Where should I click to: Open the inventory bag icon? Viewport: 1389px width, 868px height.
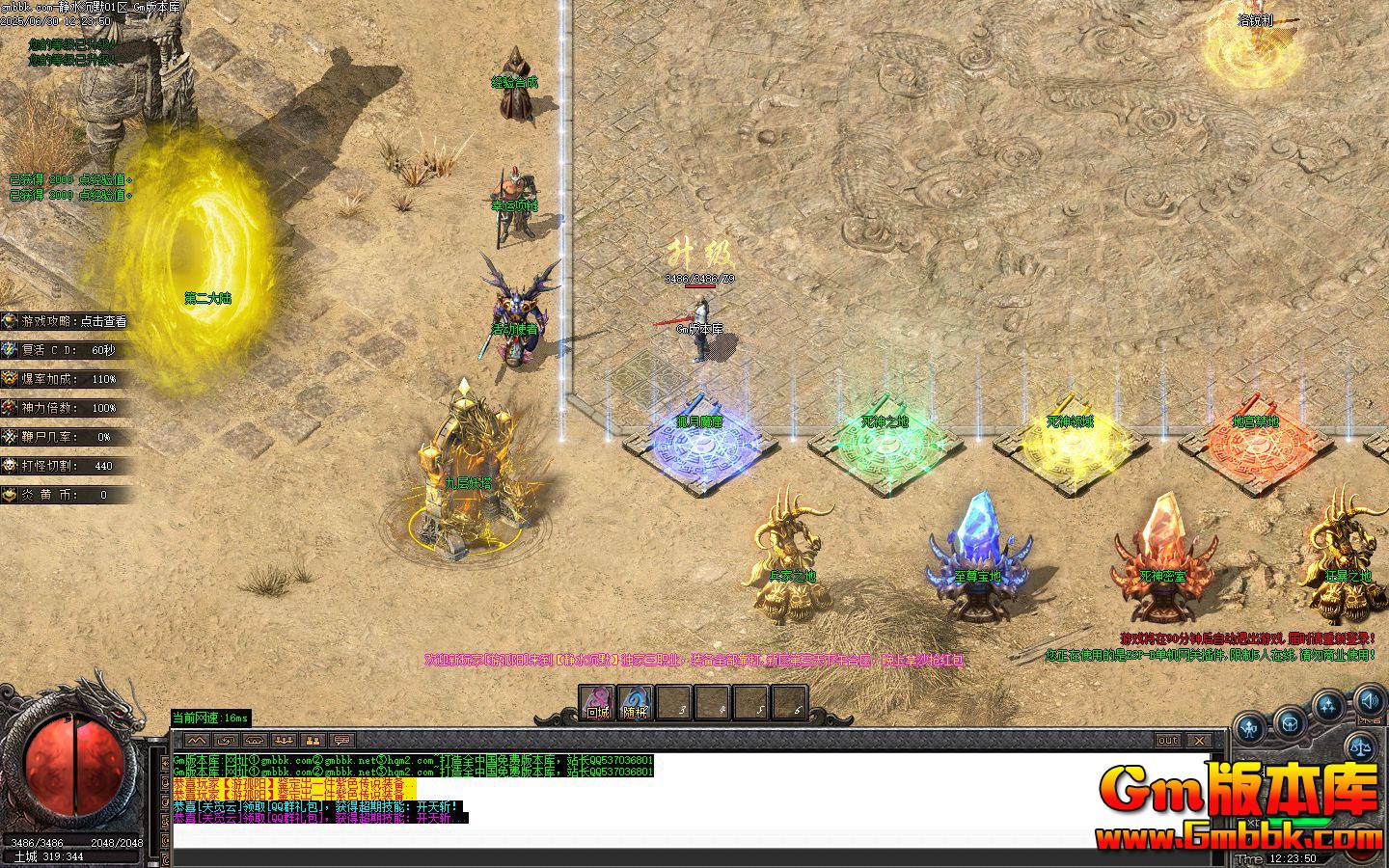pyautogui.click(x=1289, y=723)
